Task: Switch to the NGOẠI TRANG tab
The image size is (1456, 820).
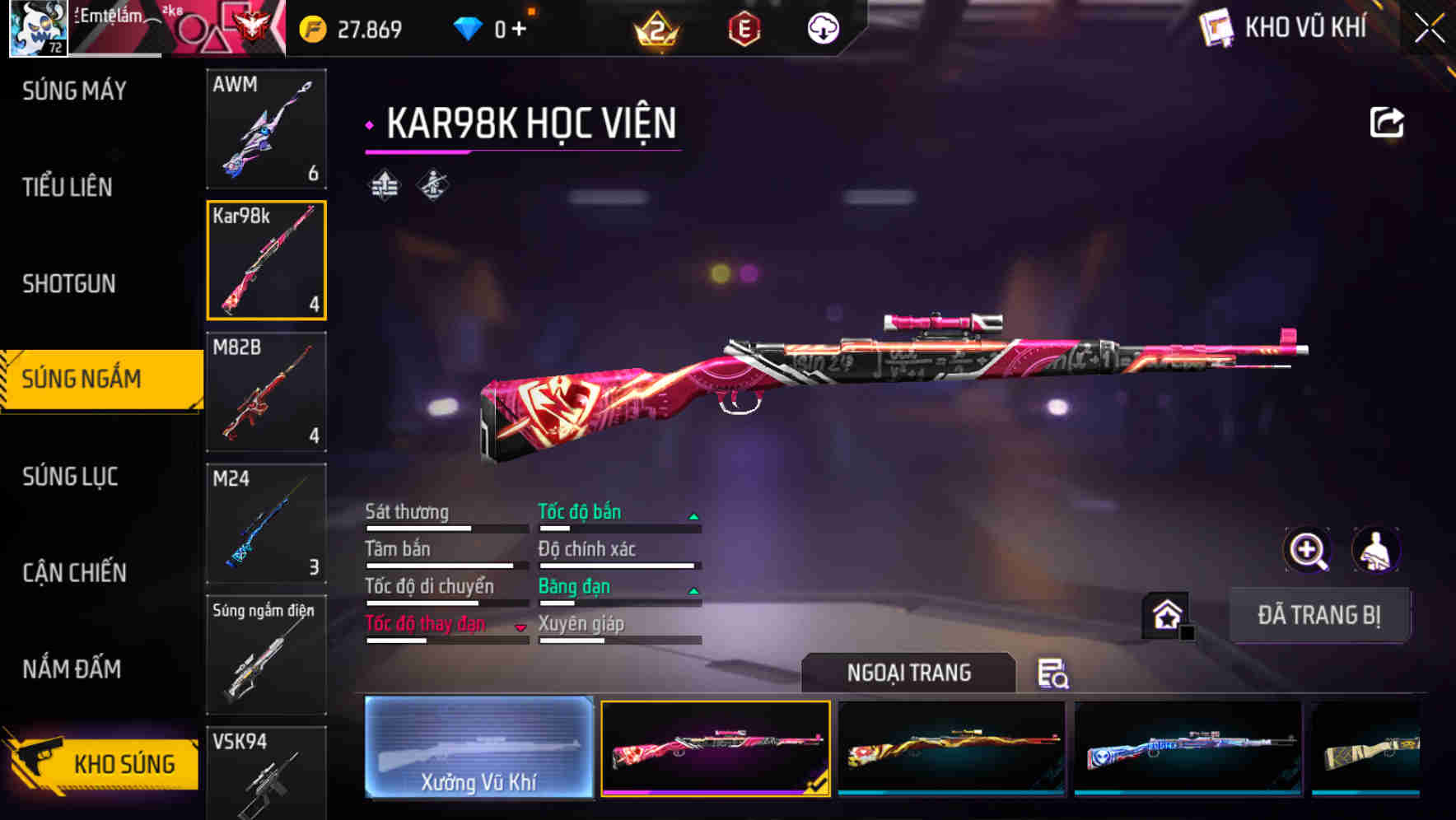Action: (x=909, y=673)
